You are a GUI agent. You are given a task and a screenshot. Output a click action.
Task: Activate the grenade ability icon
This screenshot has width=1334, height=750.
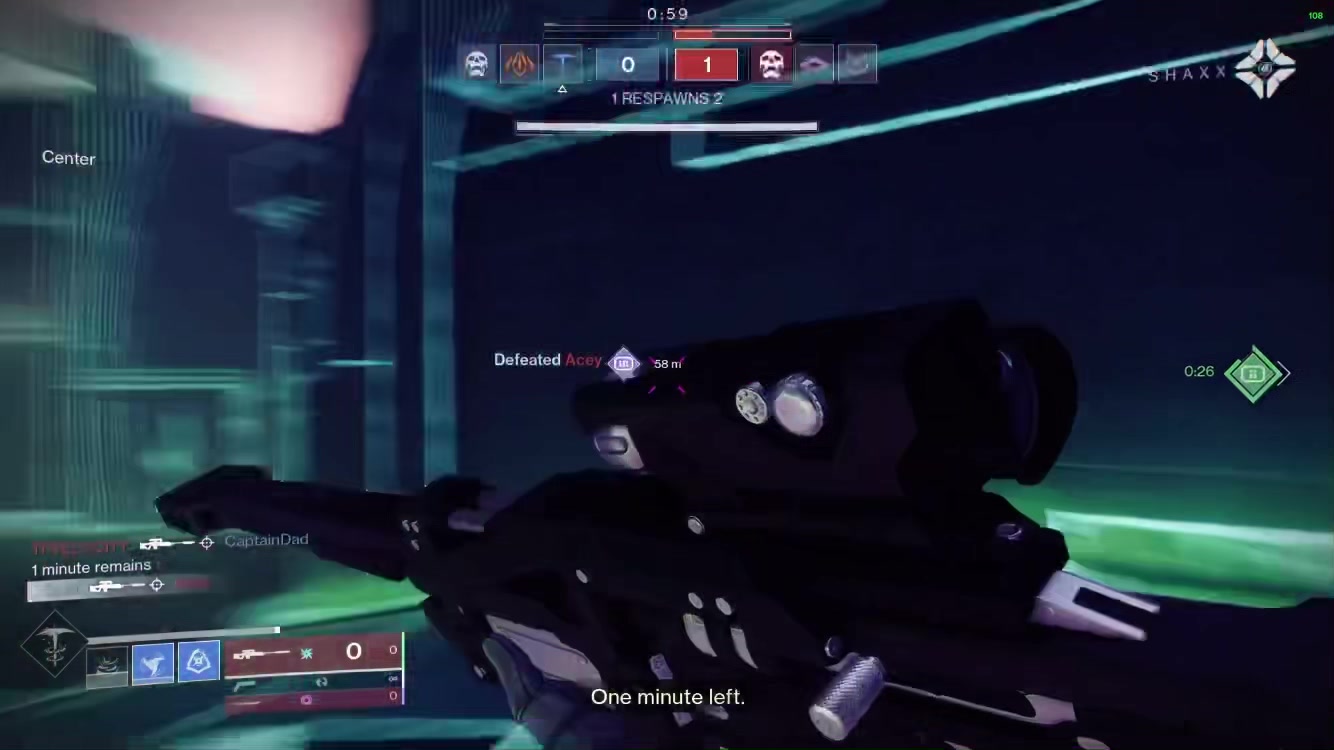(106, 664)
